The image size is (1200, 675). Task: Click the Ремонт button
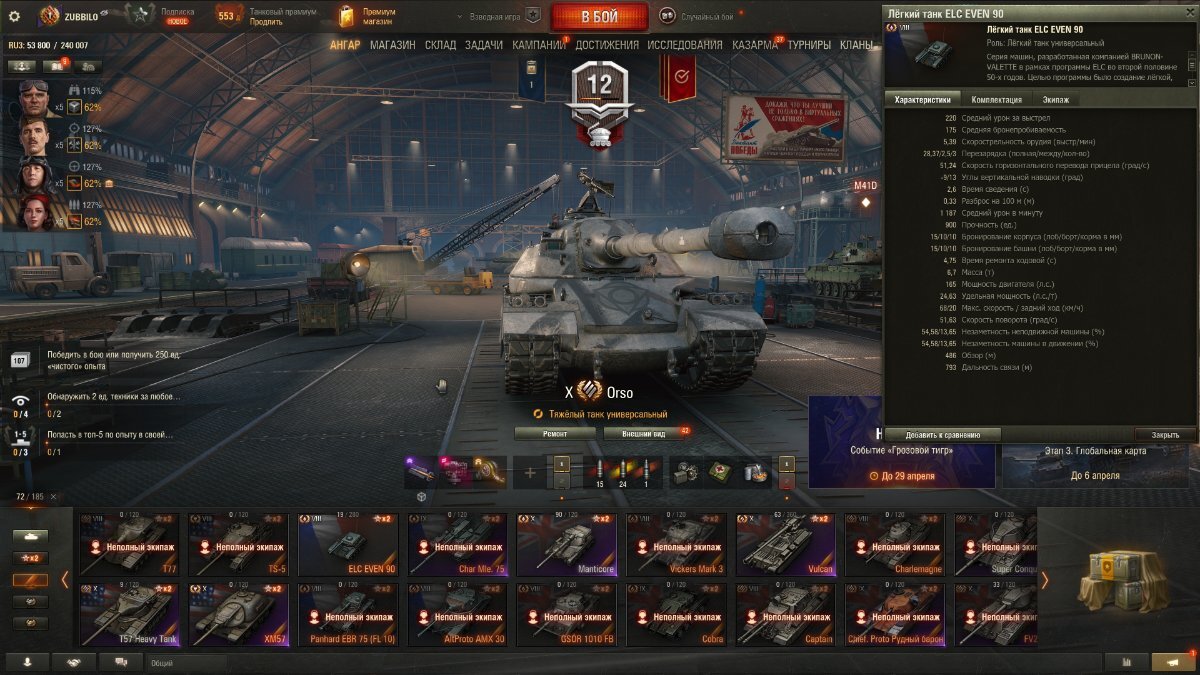555,433
